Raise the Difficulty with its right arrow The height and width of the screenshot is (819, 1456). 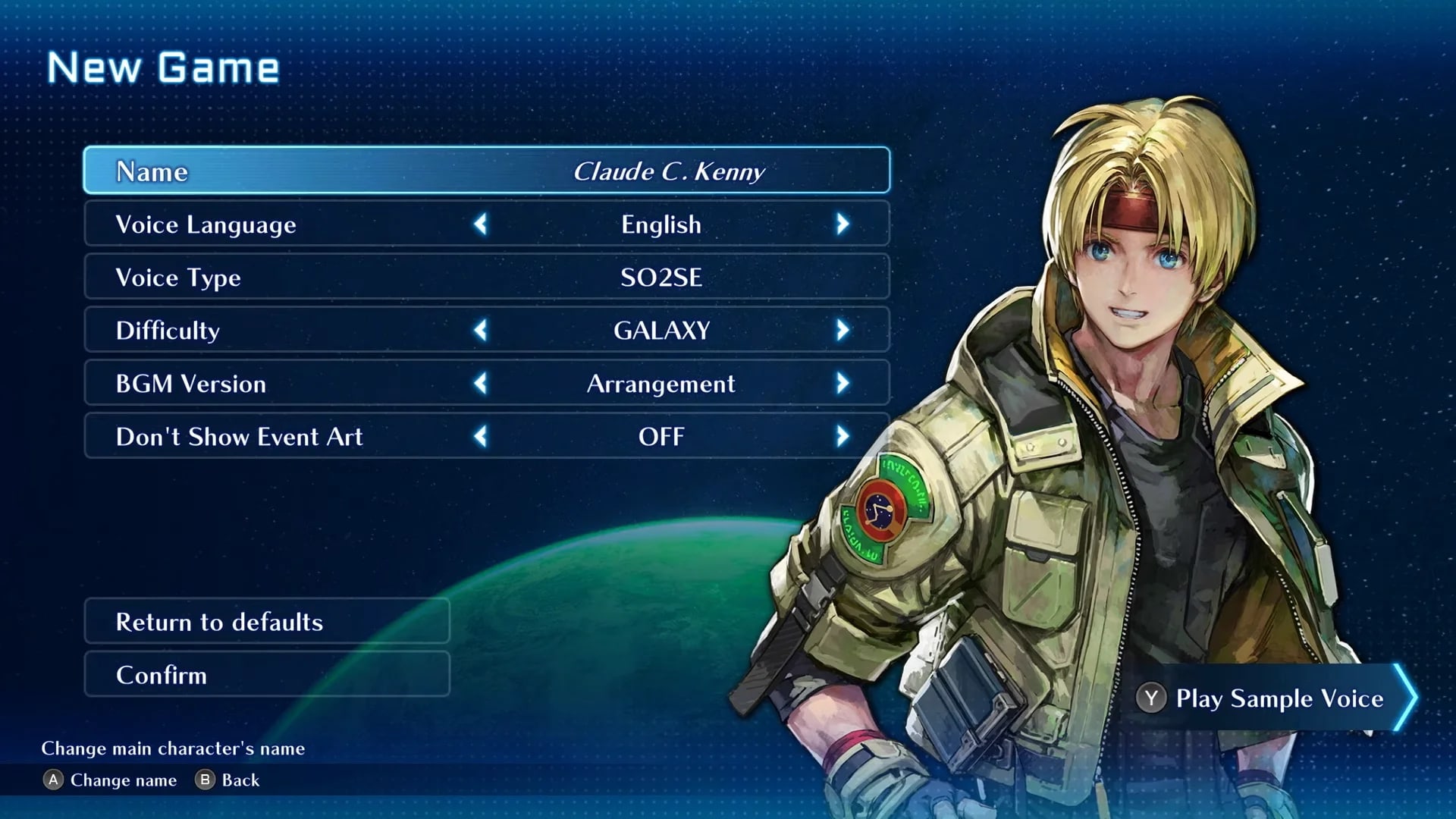pos(842,331)
